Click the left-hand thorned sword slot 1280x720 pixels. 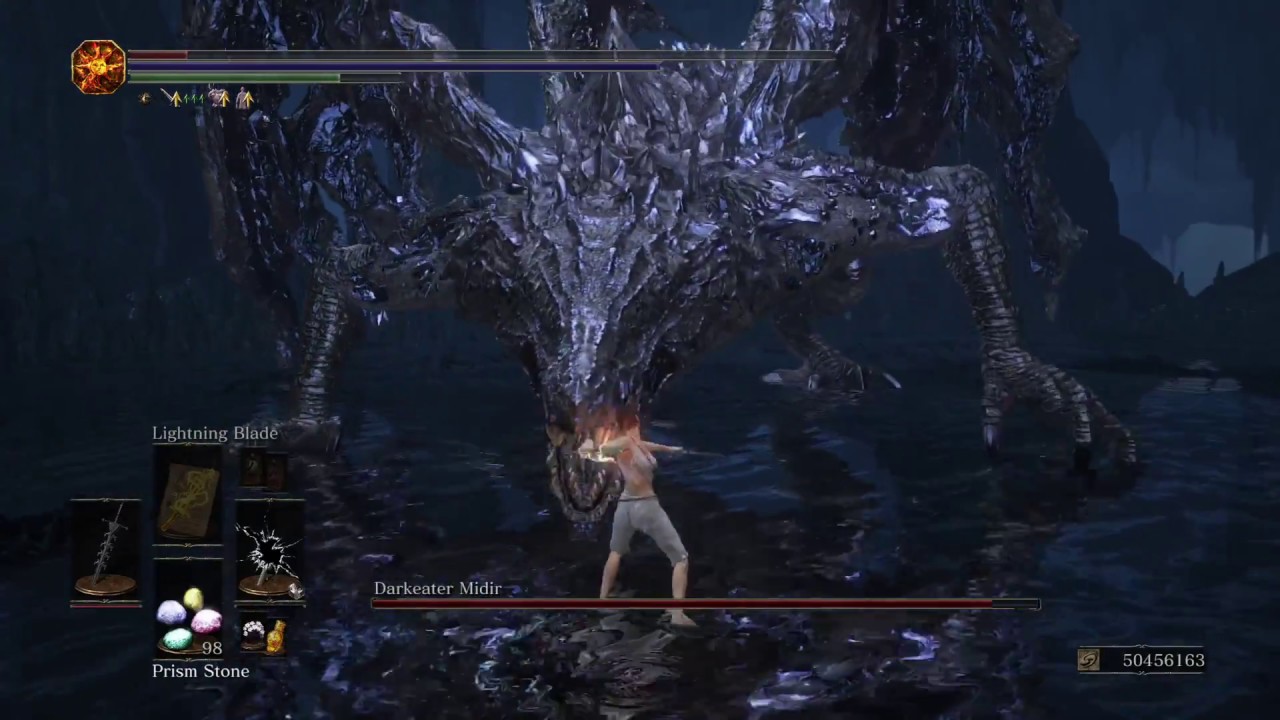pyautogui.click(x=105, y=552)
